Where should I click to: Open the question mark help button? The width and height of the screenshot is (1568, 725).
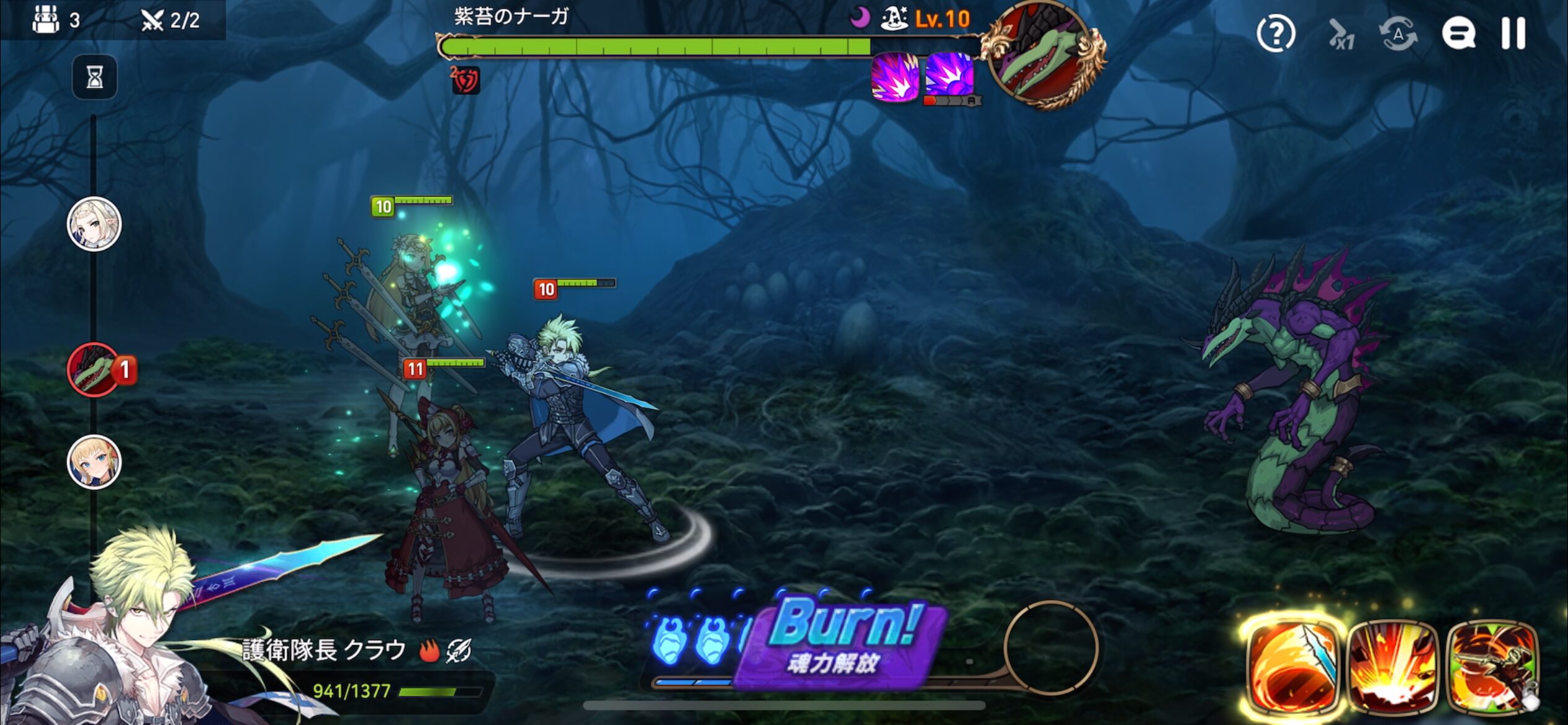point(1276,34)
